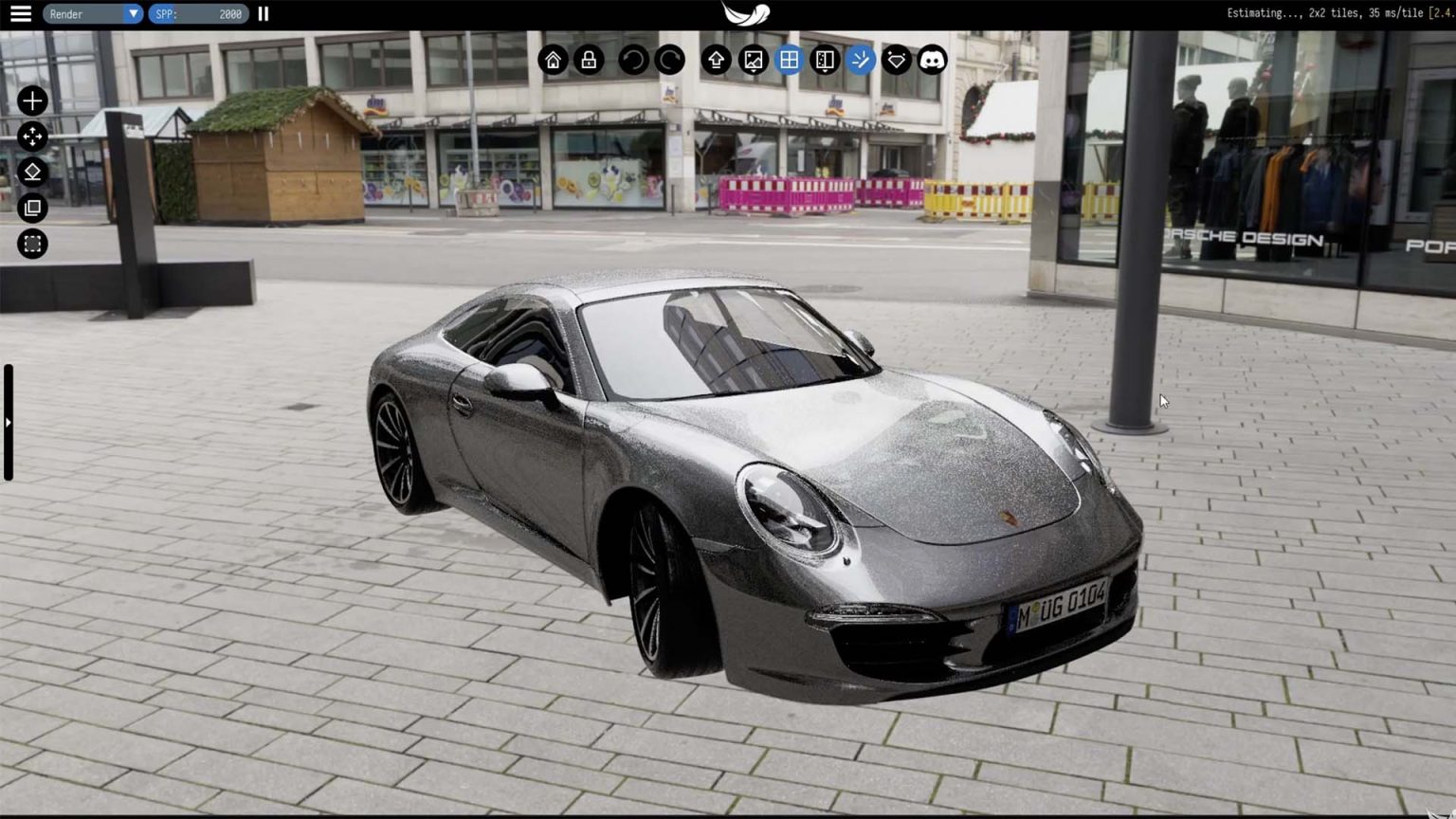Click the overlapping squares duplicate tool
The image size is (1456, 819).
[32, 208]
